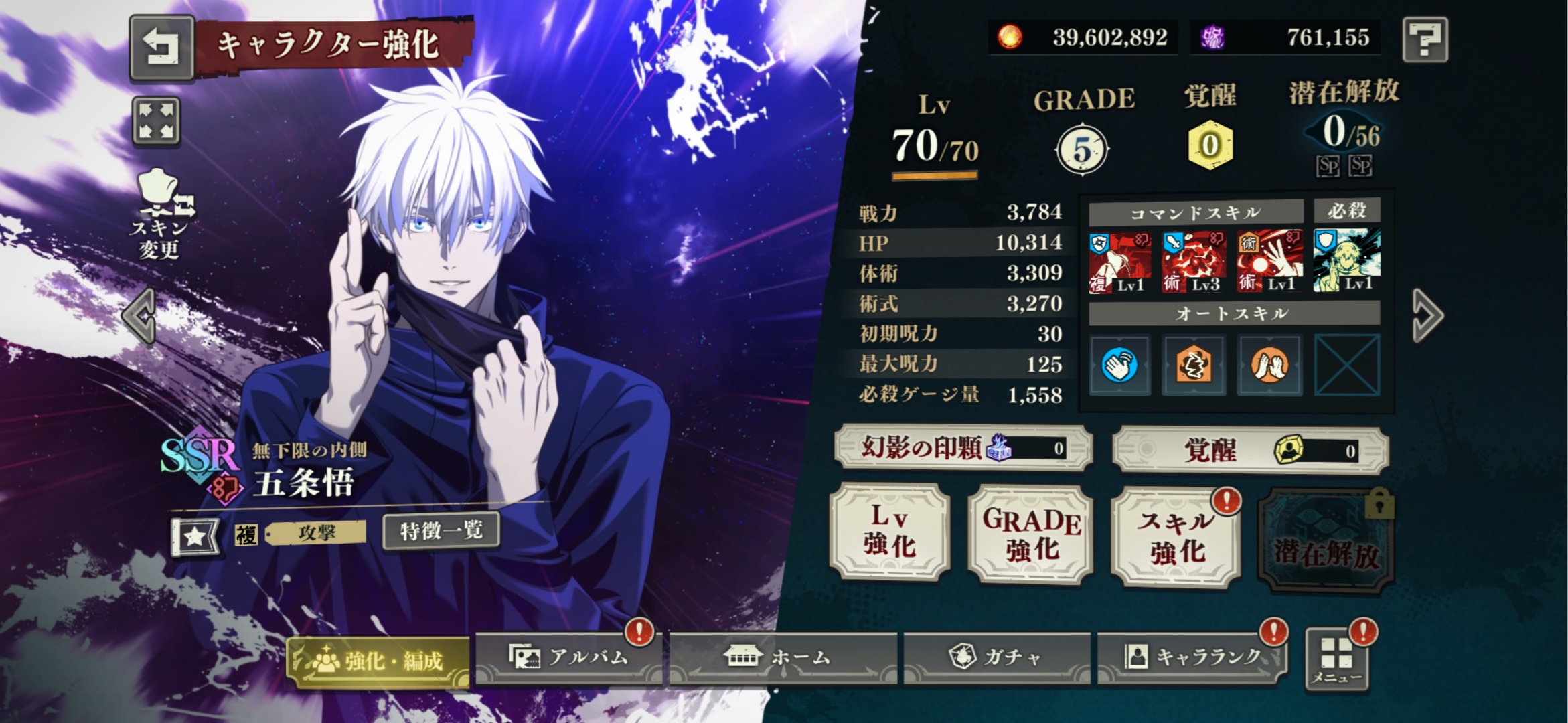1568x723 pixels.
Task: Open Lv強化 level enhancement
Action: [889, 532]
